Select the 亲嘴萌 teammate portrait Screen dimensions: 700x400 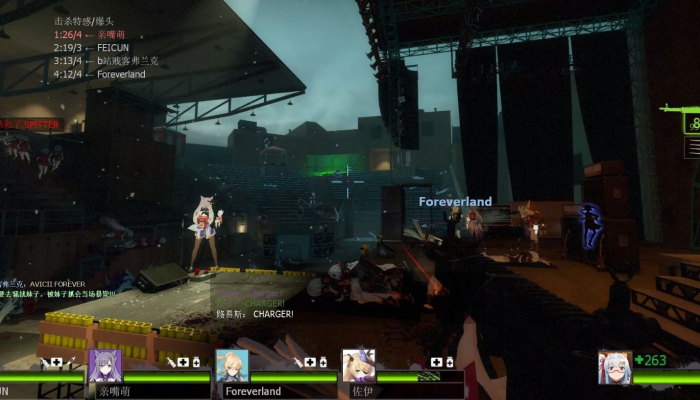coord(105,365)
